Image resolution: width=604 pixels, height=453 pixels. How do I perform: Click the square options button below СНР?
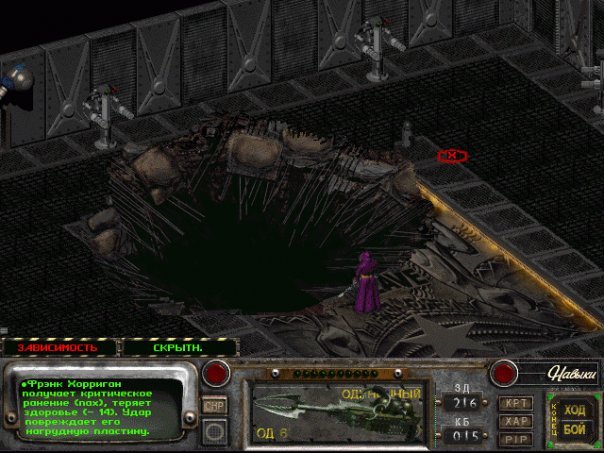point(214,431)
